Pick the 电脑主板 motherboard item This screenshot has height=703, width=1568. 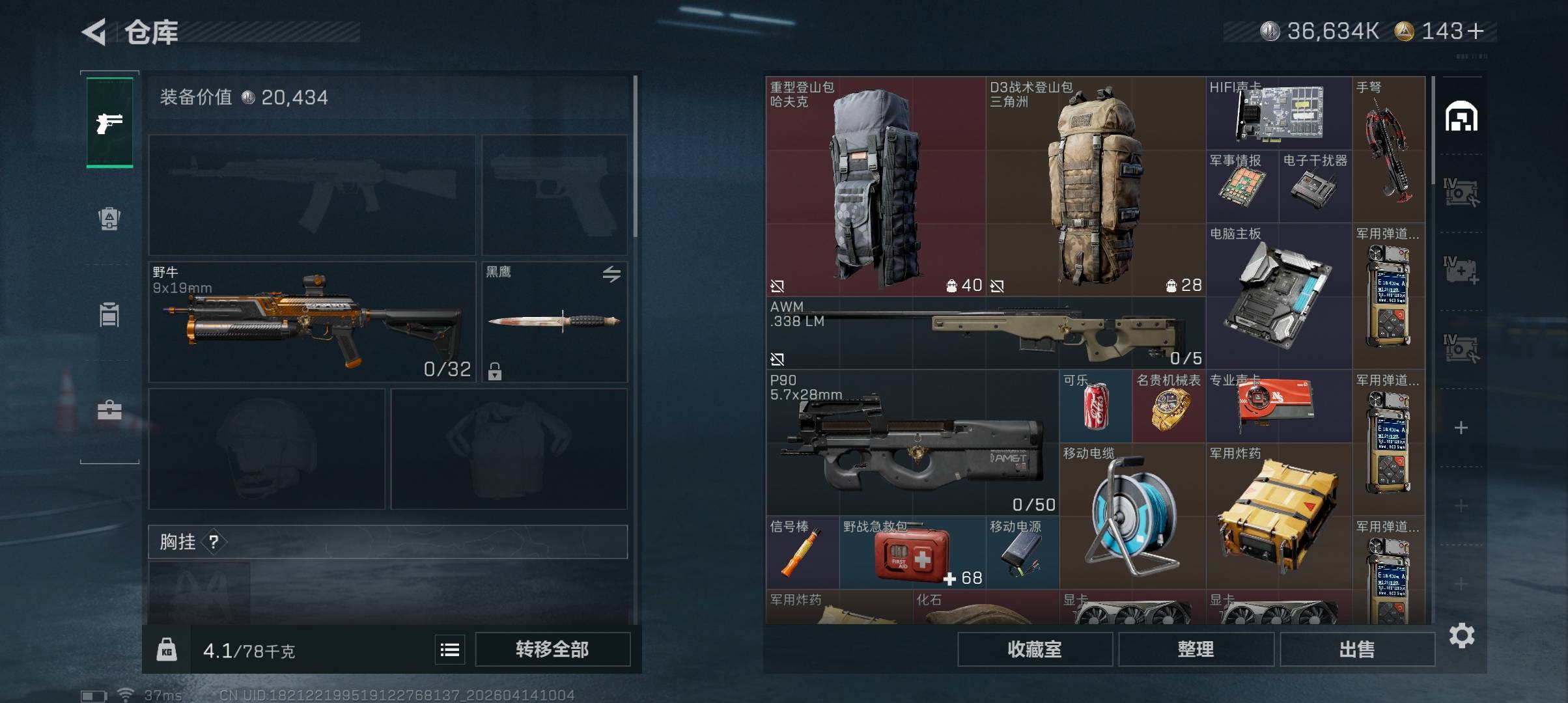(x=1279, y=296)
